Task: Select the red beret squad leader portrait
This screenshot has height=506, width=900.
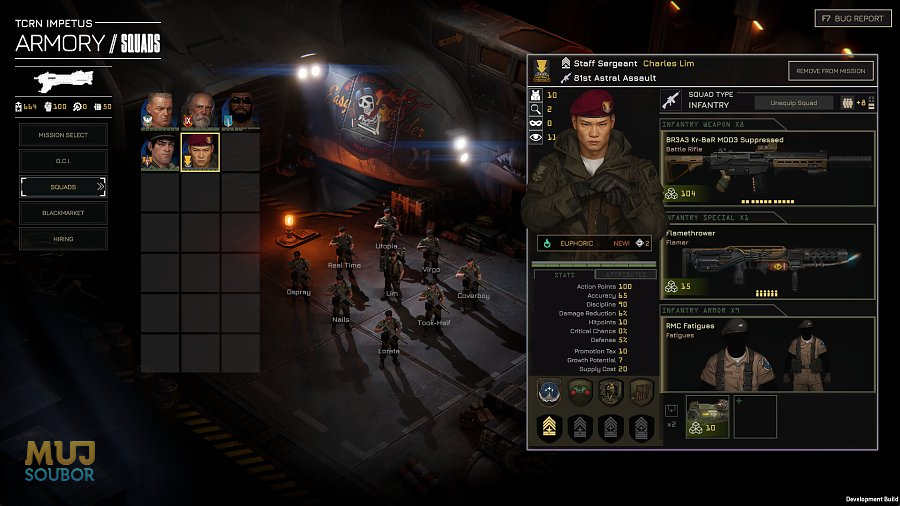Action: pyautogui.click(x=200, y=153)
